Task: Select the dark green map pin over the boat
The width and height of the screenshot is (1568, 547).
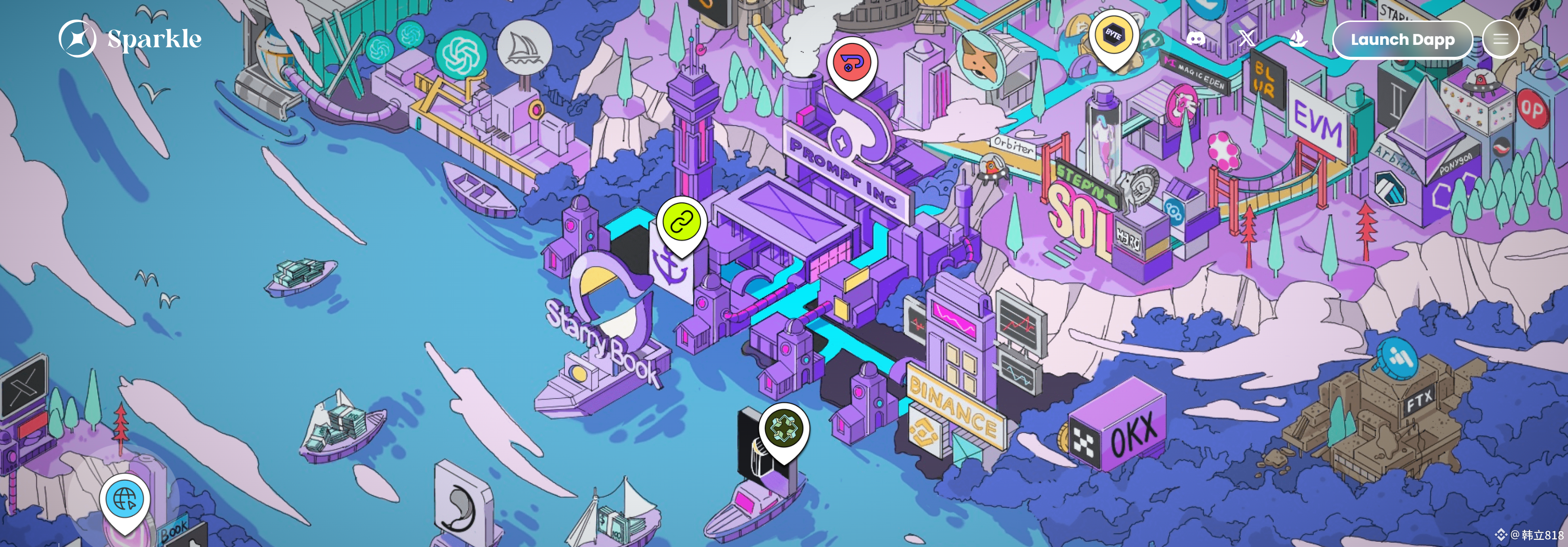Action: [x=783, y=428]
